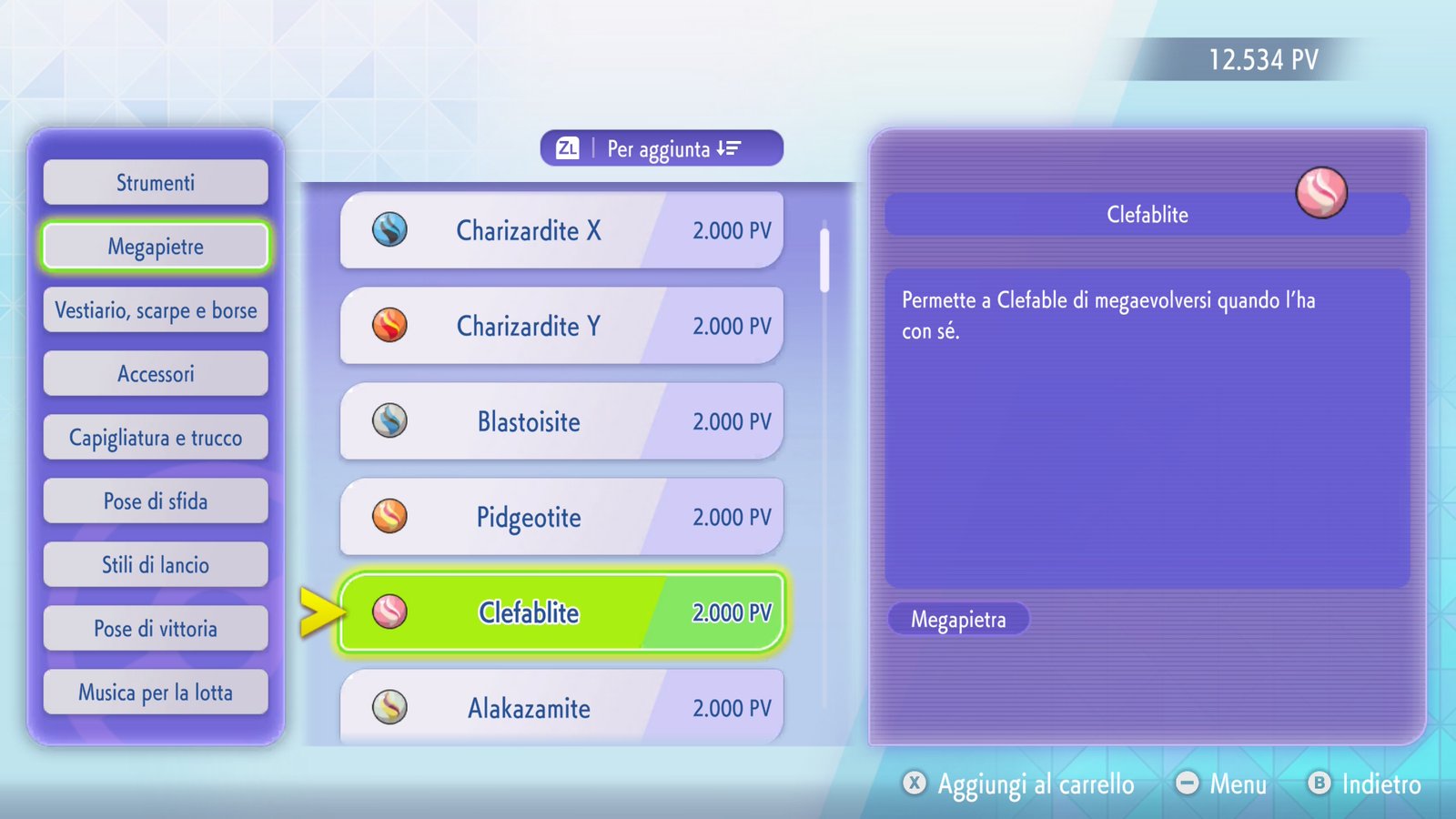Select the Clefablite pink stone icon
Screen dimensions: 1456x819
[x=391, y=612]
